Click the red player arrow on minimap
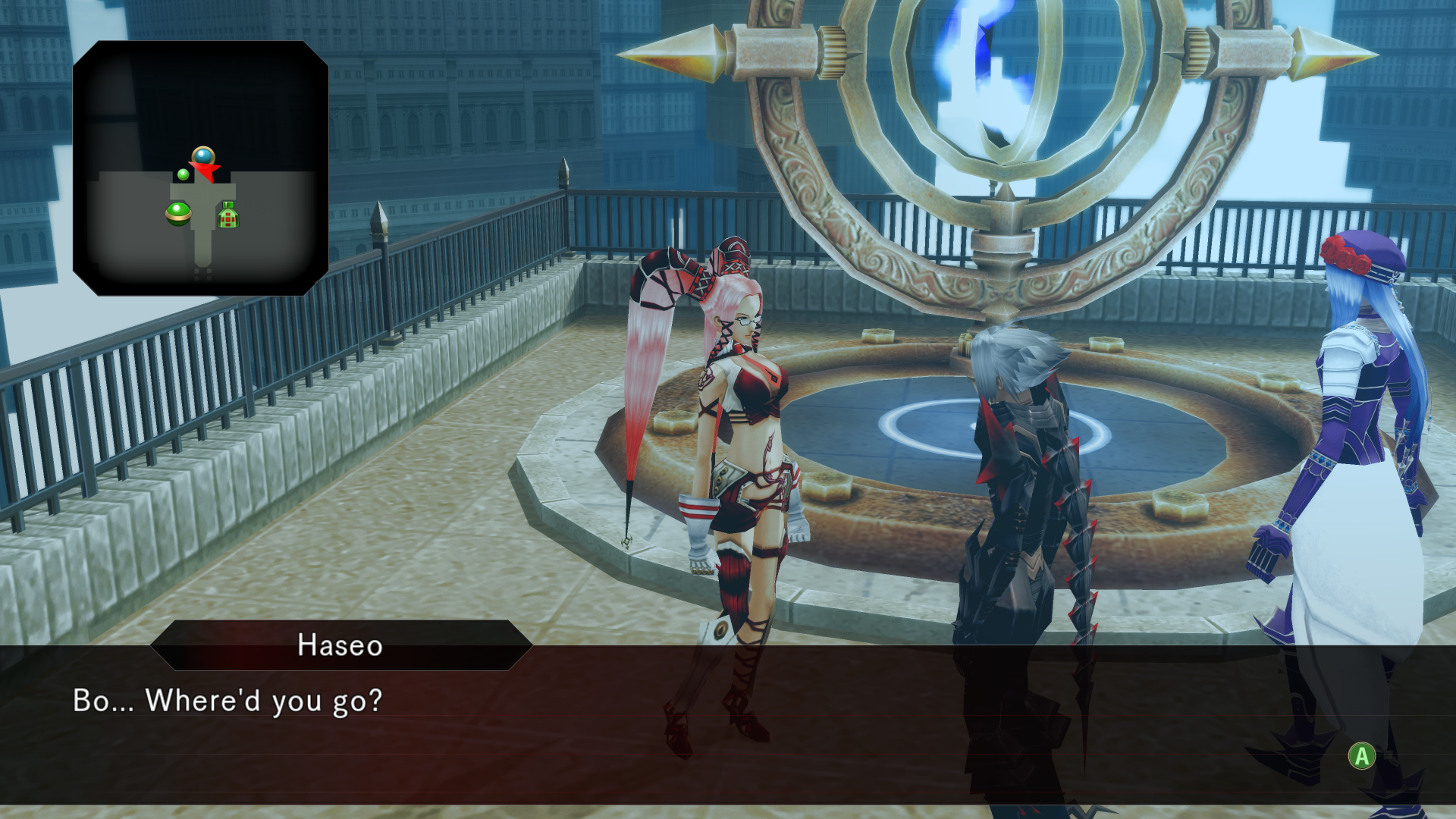 pyautogui.click(x=206, y=171)
